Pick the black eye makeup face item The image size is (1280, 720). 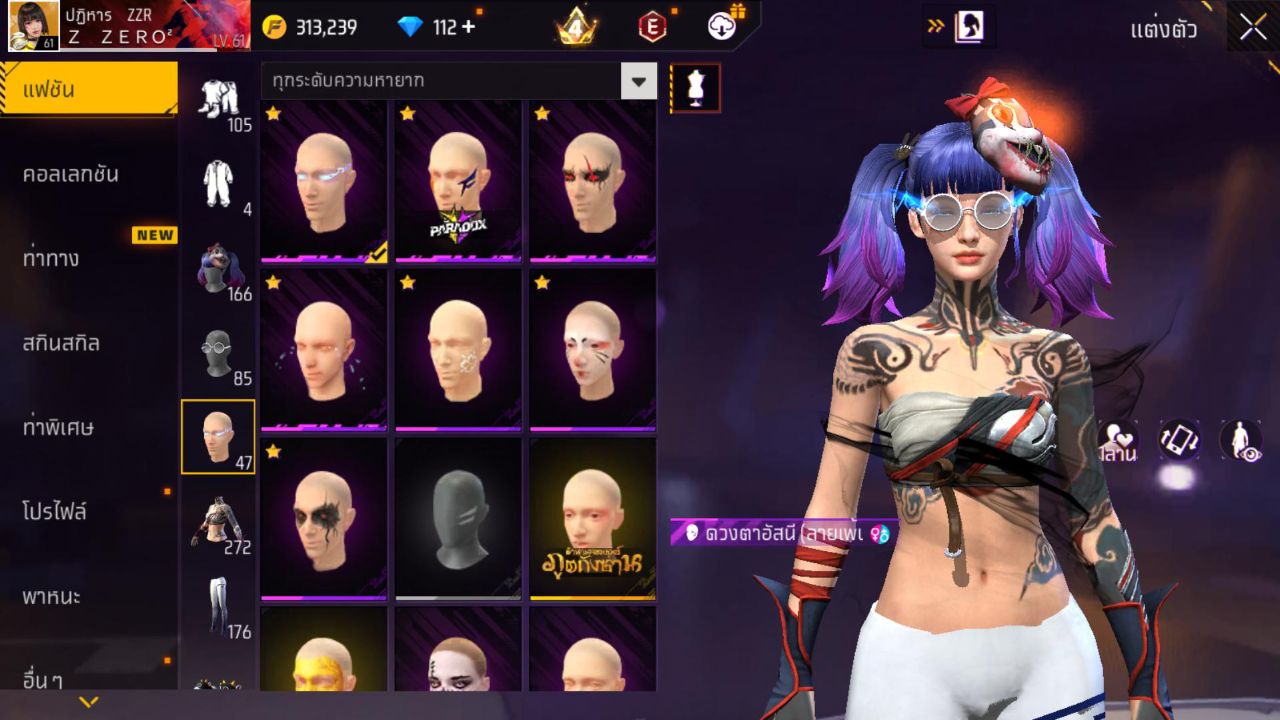[324, 520]
